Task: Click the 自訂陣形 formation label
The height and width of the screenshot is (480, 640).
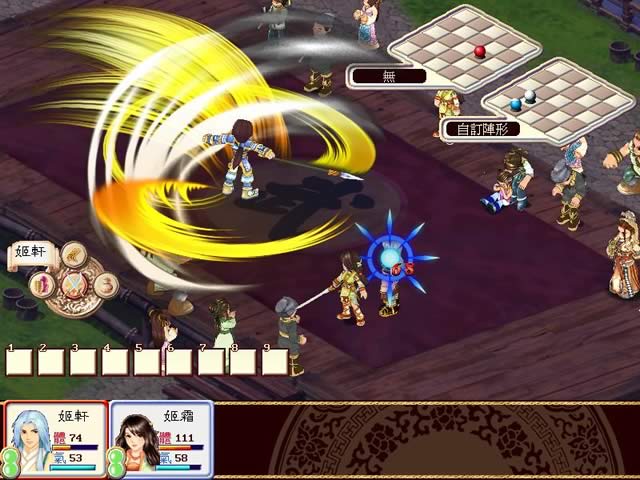Action: coord(484,129)
